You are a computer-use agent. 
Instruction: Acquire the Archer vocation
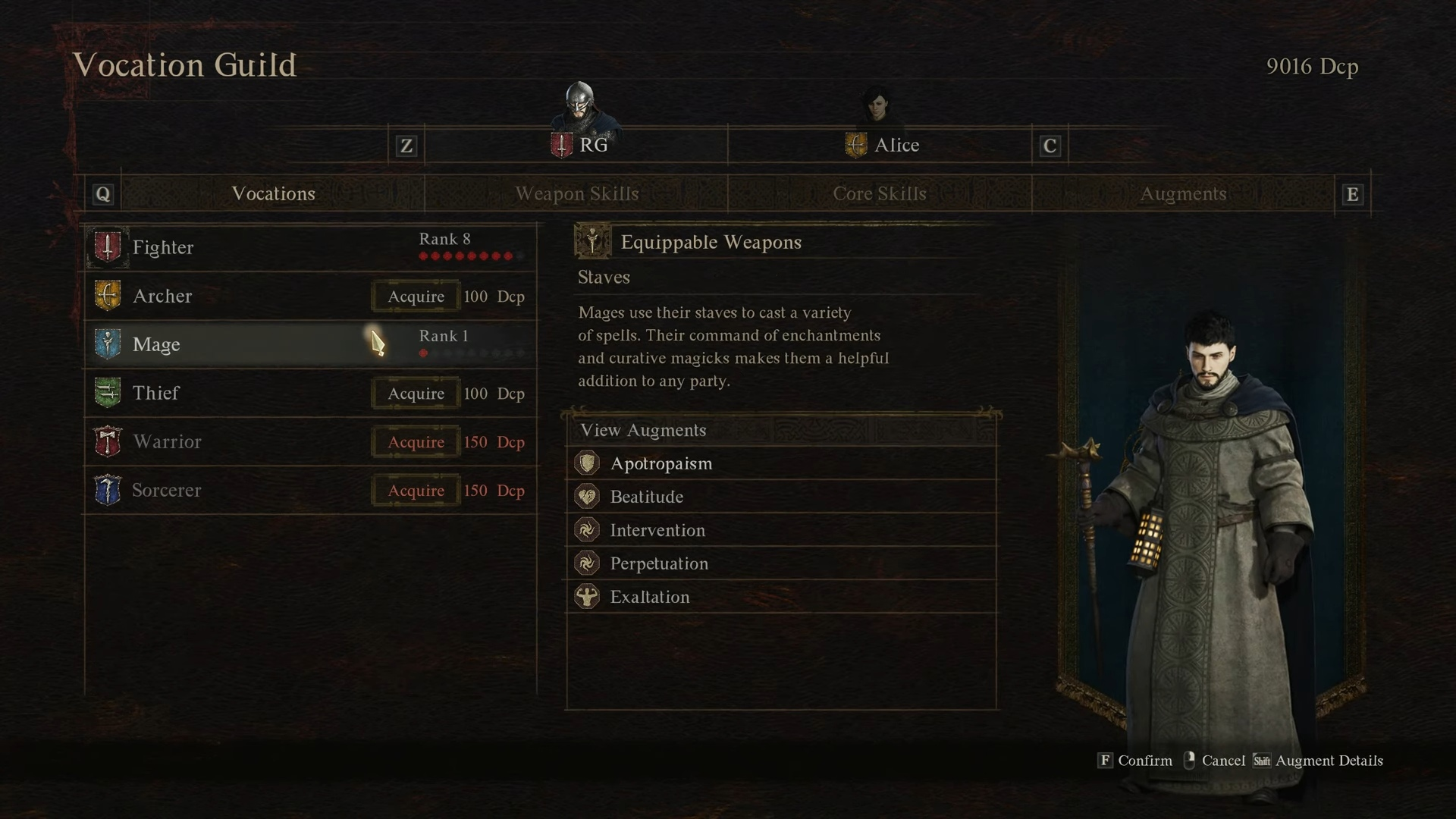(416, 297)
